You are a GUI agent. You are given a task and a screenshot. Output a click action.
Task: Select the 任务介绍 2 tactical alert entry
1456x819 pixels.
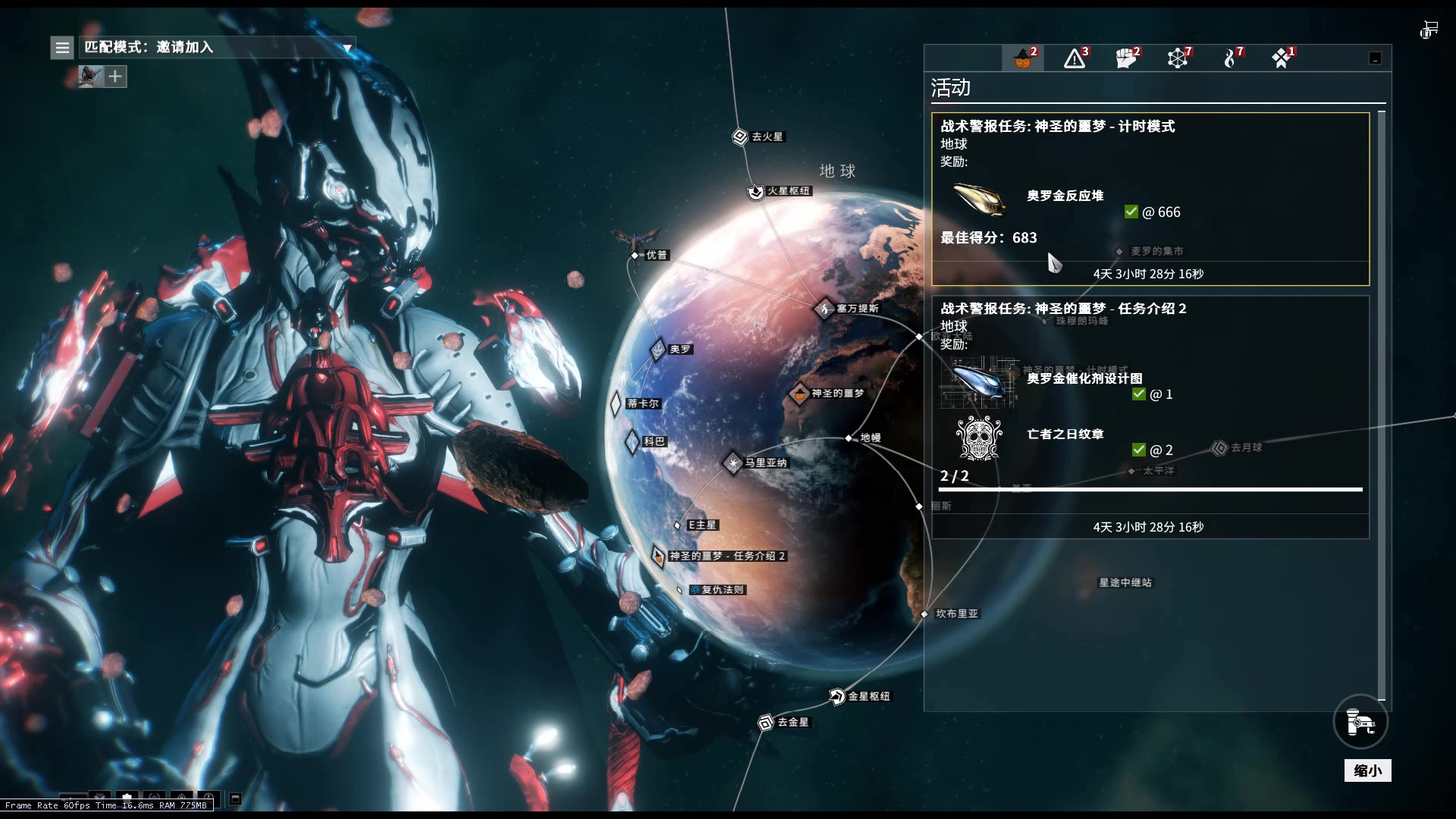point(1150,416)
